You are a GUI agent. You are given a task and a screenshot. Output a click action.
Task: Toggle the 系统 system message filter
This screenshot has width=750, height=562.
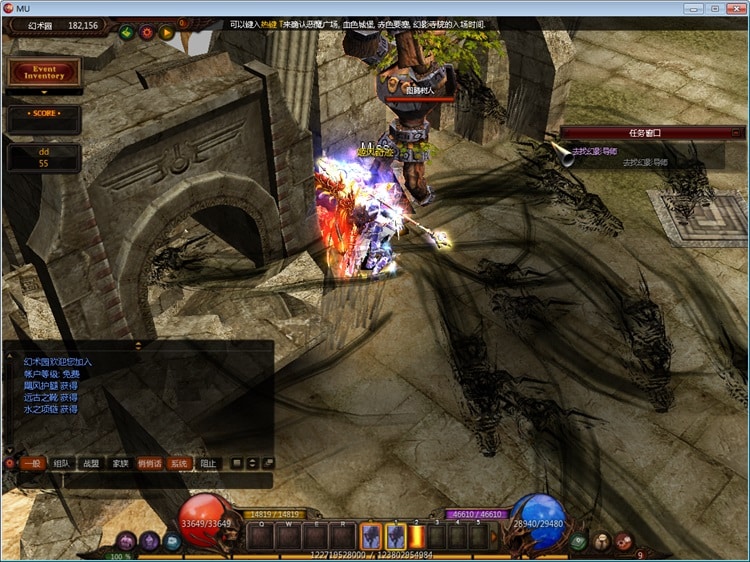coord(178,464)
